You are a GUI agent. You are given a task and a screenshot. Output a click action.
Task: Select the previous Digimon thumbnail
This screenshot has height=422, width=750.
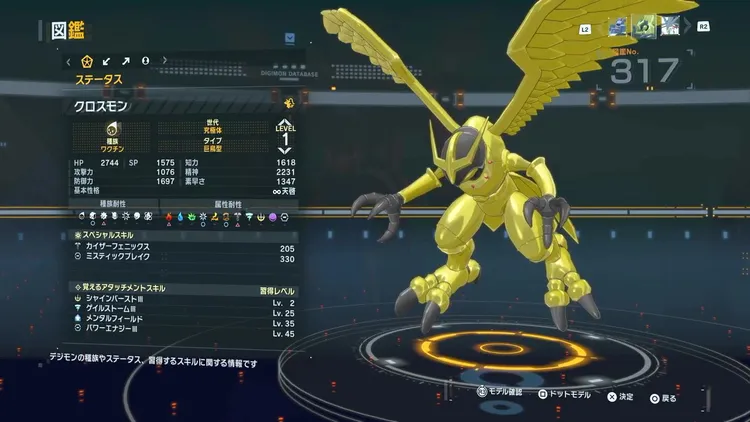click(617, 27)
